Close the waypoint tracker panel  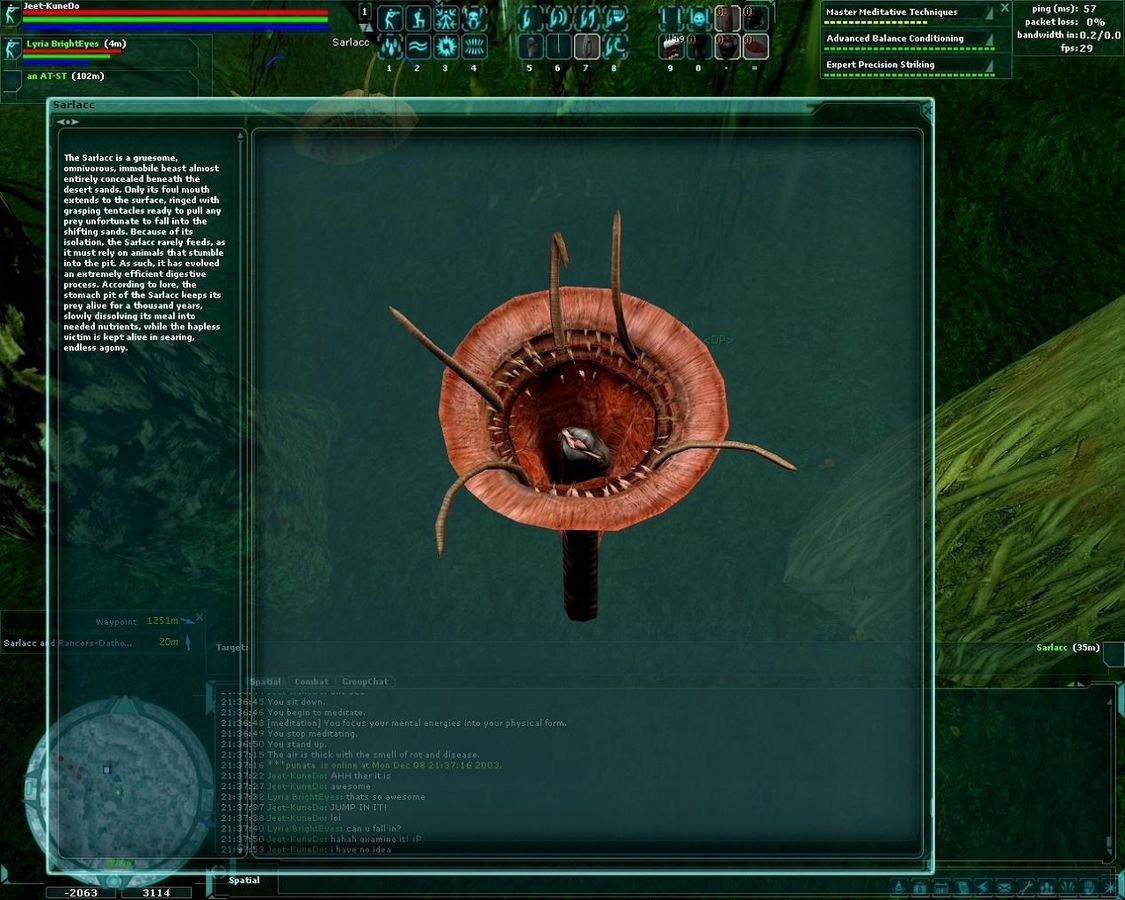click(x=199, y=618)
